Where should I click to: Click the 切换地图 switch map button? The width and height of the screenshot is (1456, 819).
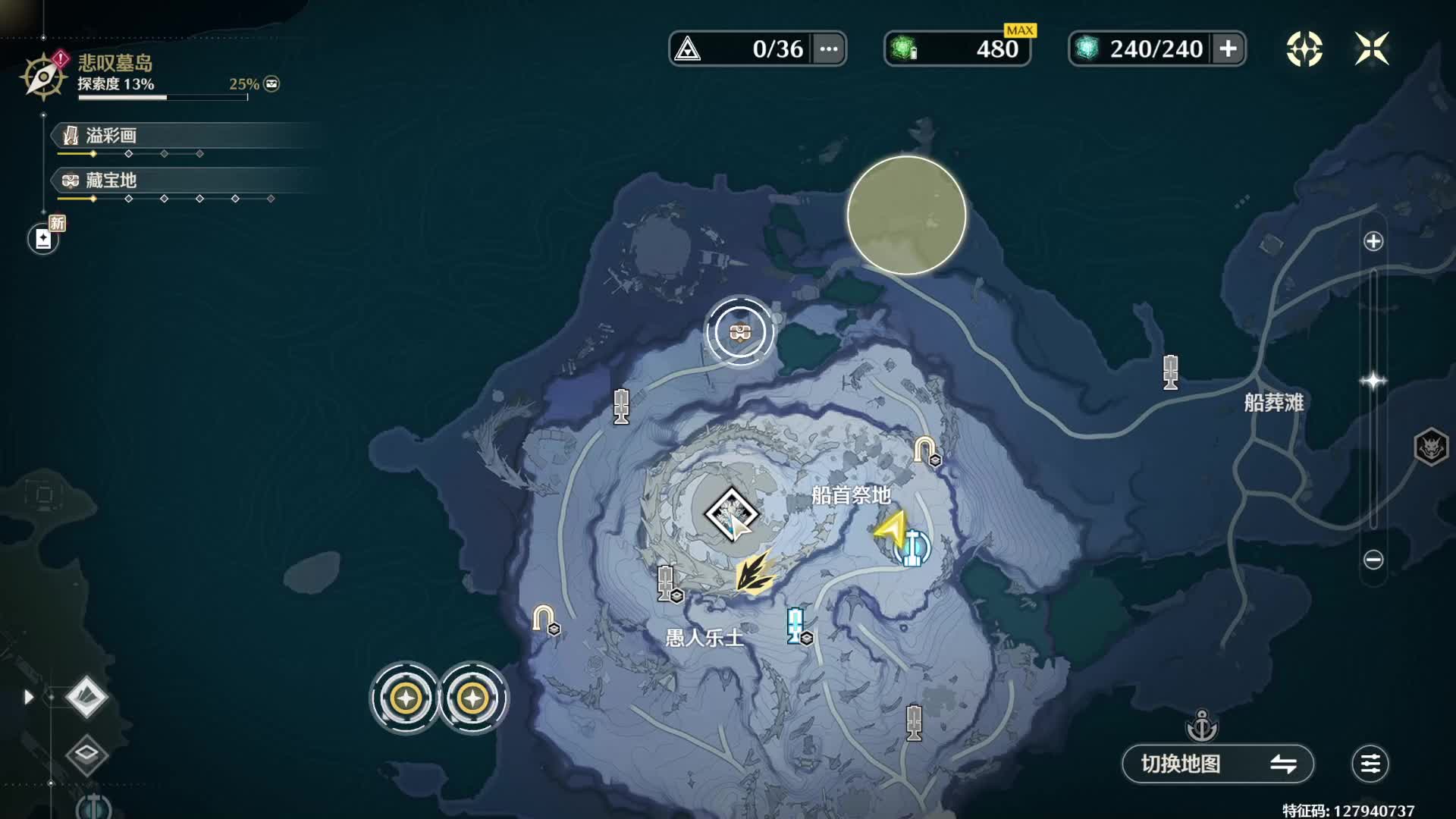point(1217,764)
